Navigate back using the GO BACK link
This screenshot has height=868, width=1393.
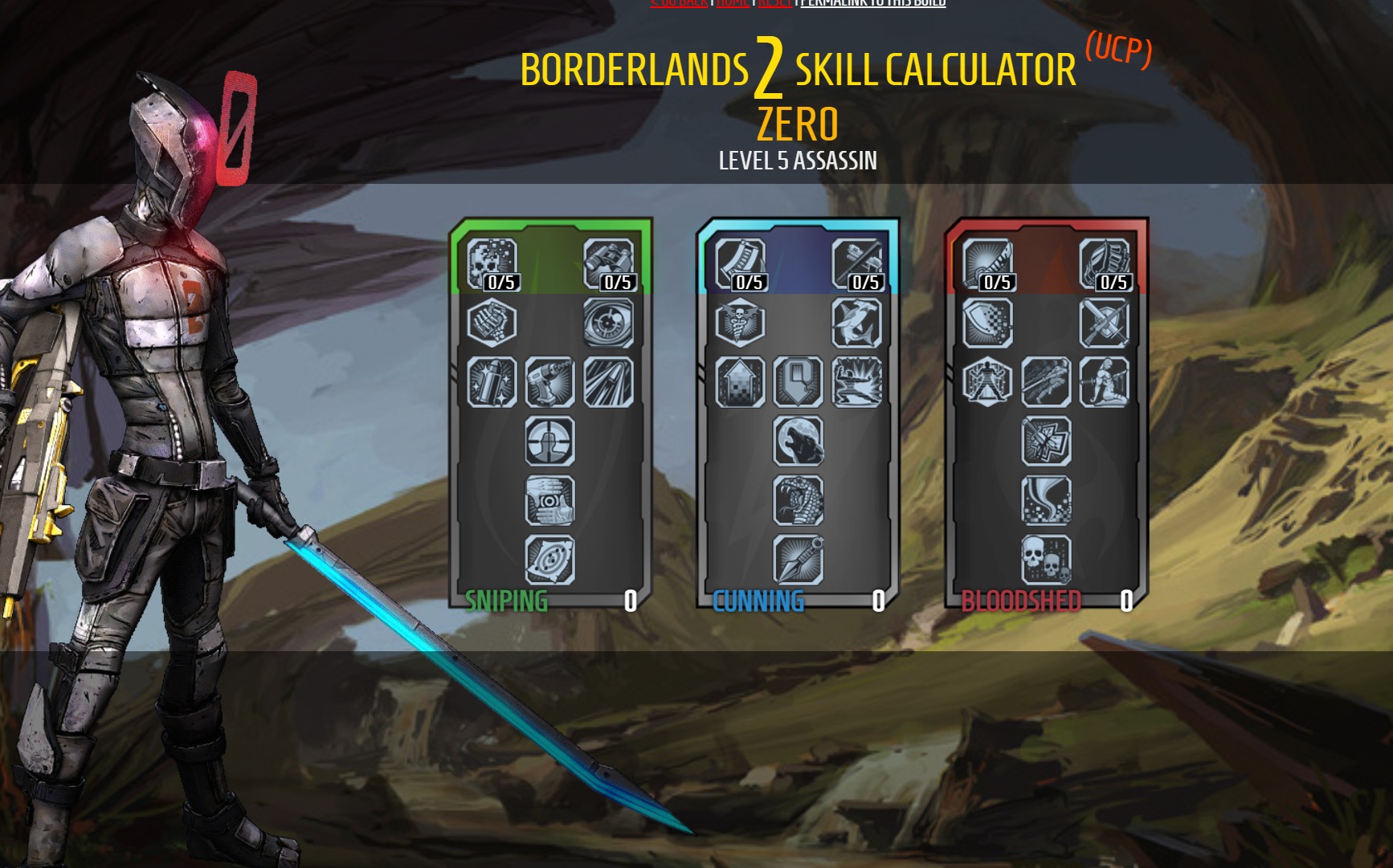pyautogui.click(x=679, y=2)
